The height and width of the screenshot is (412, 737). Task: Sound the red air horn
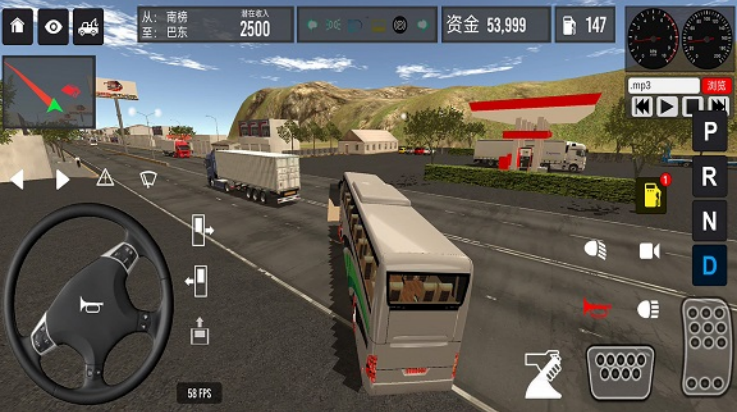595,307
